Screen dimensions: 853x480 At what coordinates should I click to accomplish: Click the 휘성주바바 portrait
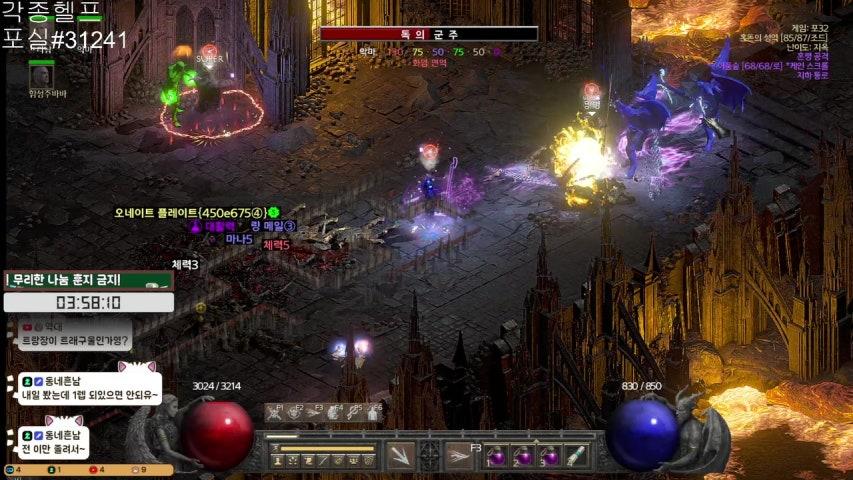tap(41, 74)
